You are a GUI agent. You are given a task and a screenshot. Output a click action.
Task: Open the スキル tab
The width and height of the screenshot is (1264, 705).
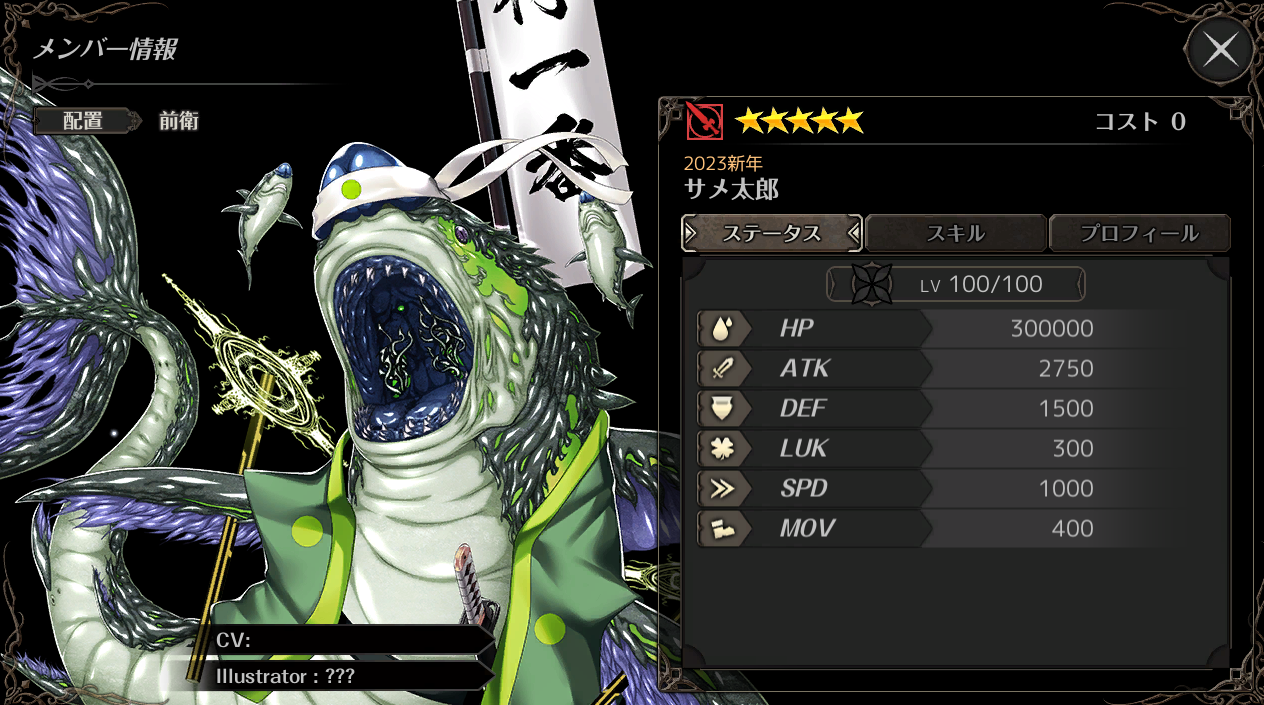coord(955,234)
